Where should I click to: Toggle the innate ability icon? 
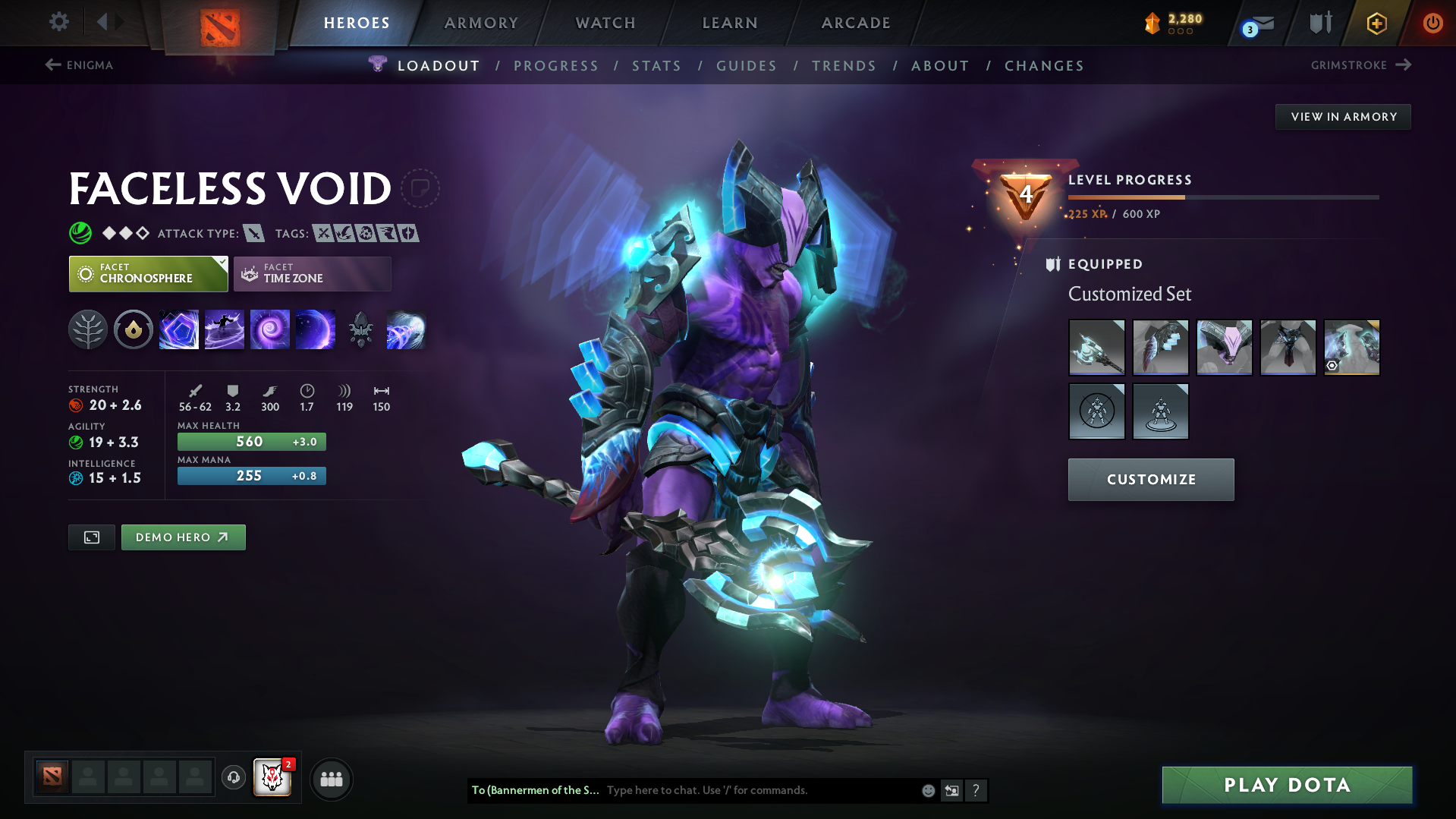(133, 329)
